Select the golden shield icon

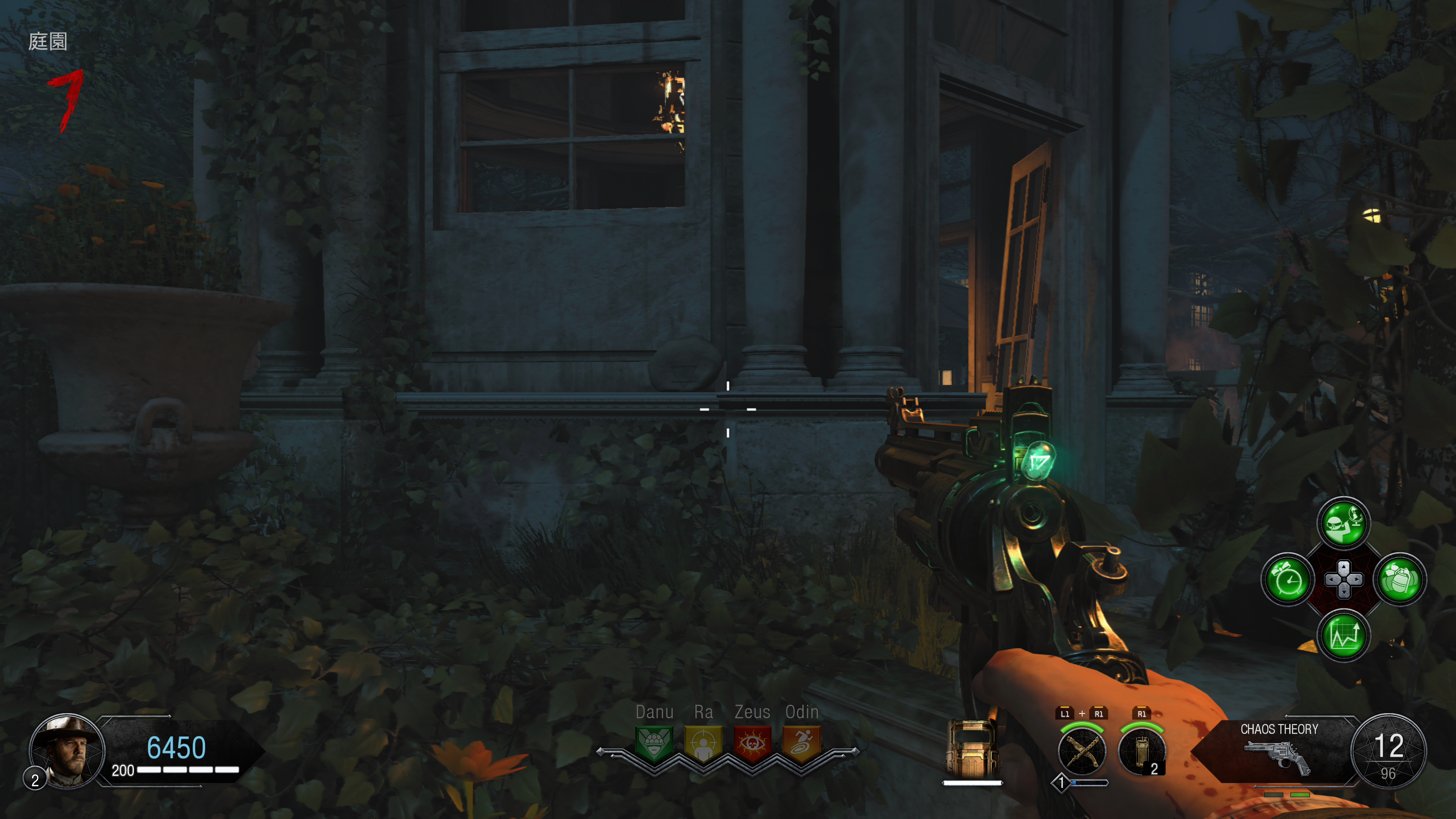point(971,749)
